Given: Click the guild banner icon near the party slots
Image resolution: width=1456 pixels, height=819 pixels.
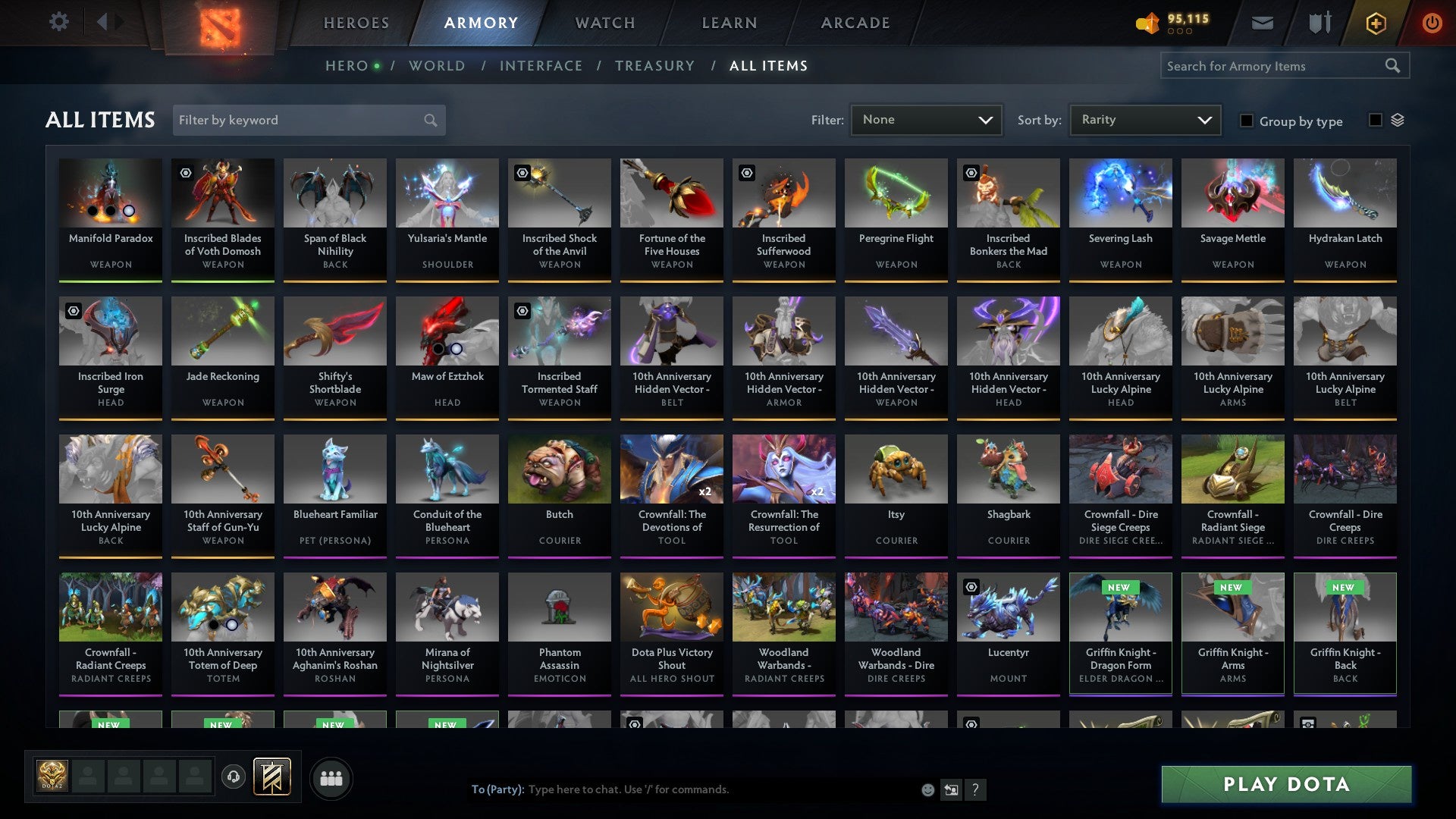Looking at the screenshot, I should [x=273, y=777].
